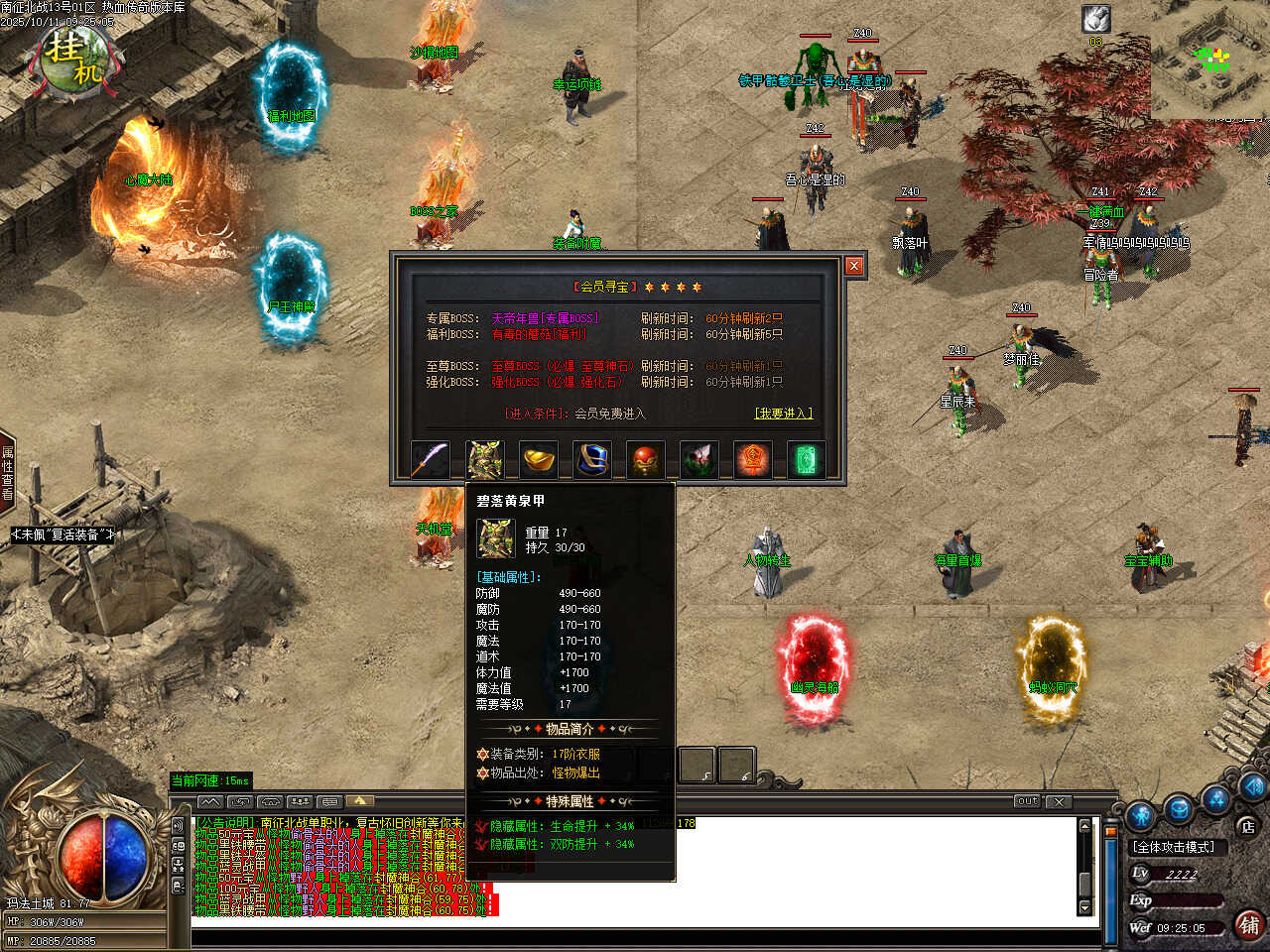1270x952 pixels.
Task: Open the 属性查看 attribute side tab
Action: tap(7, 472)
